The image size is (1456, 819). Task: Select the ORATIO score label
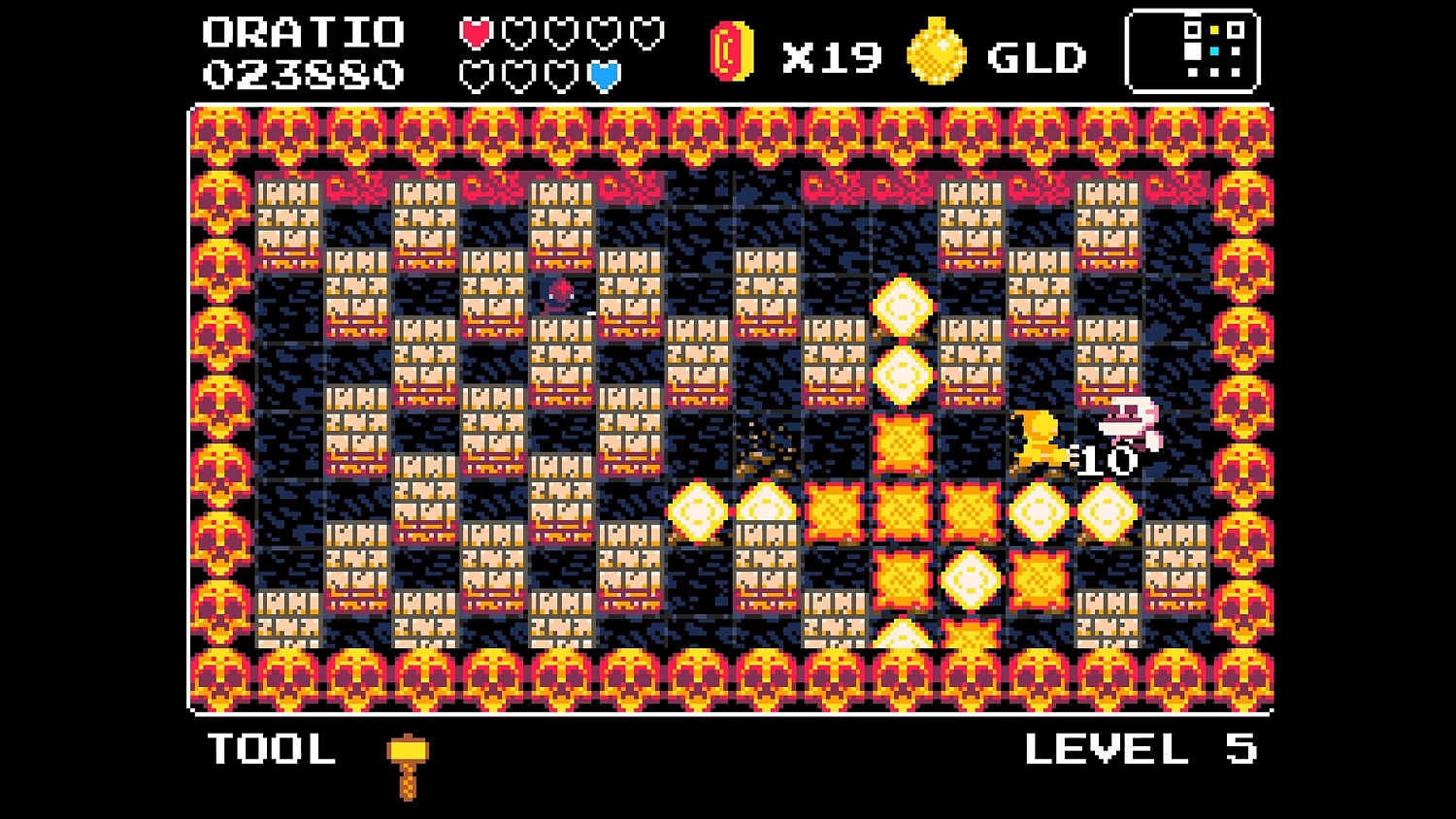point(303,31)
